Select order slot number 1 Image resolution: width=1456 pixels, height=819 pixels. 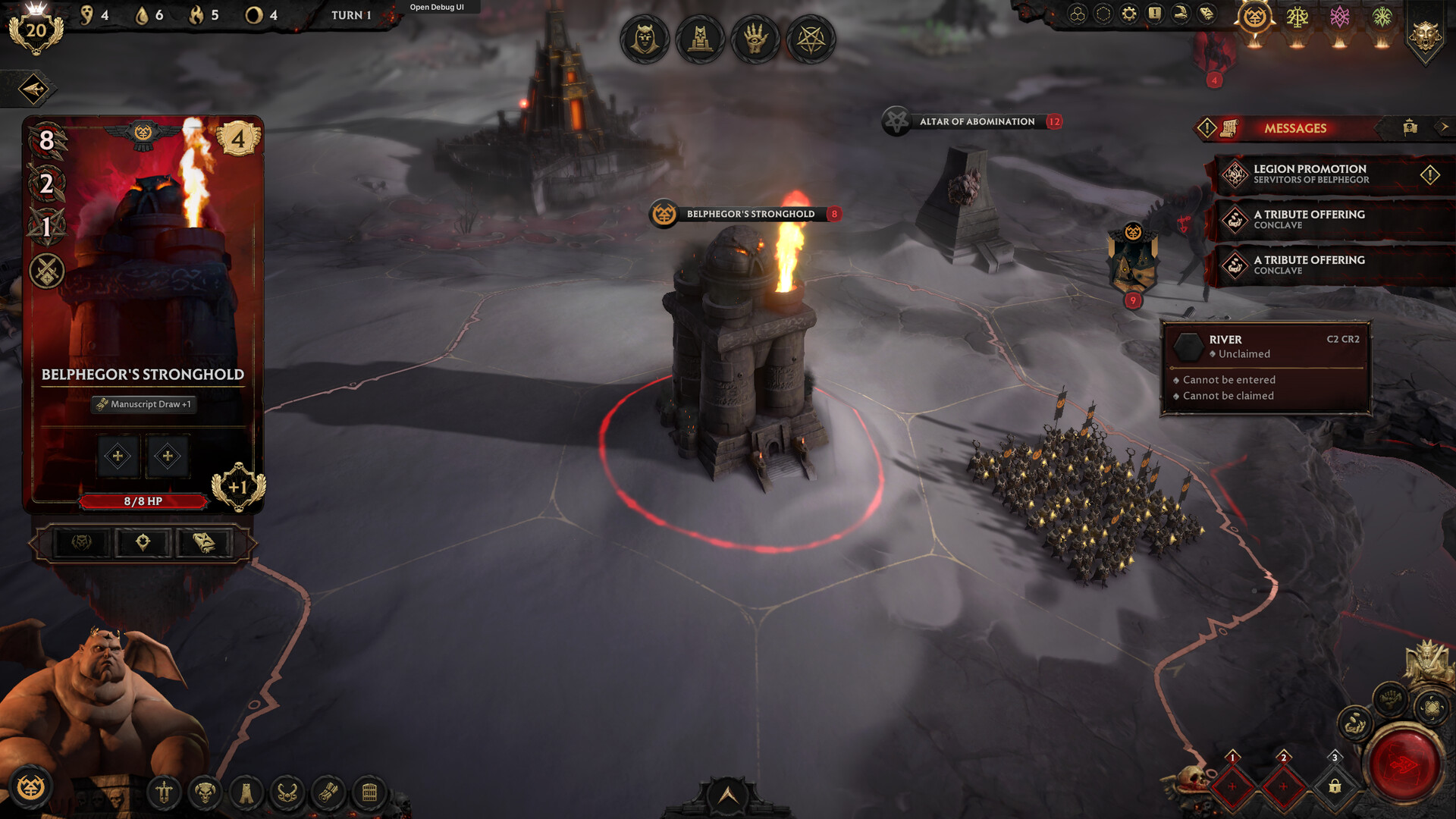click(1232, 786)
